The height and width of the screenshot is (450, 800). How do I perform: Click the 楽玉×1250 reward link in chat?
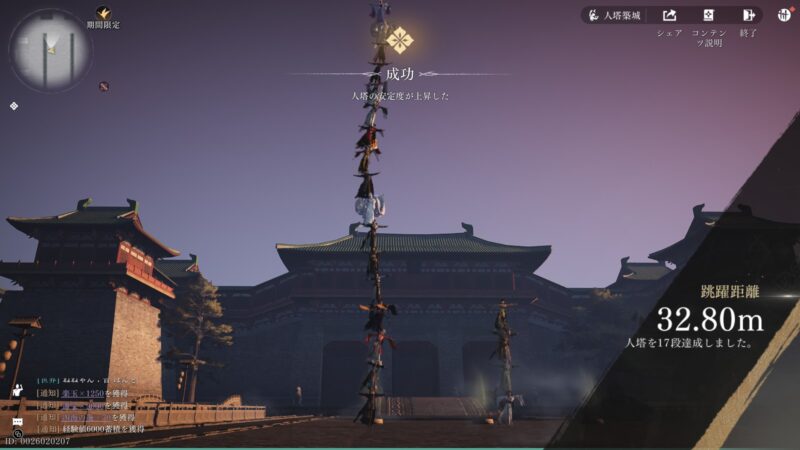click(83, 394)
